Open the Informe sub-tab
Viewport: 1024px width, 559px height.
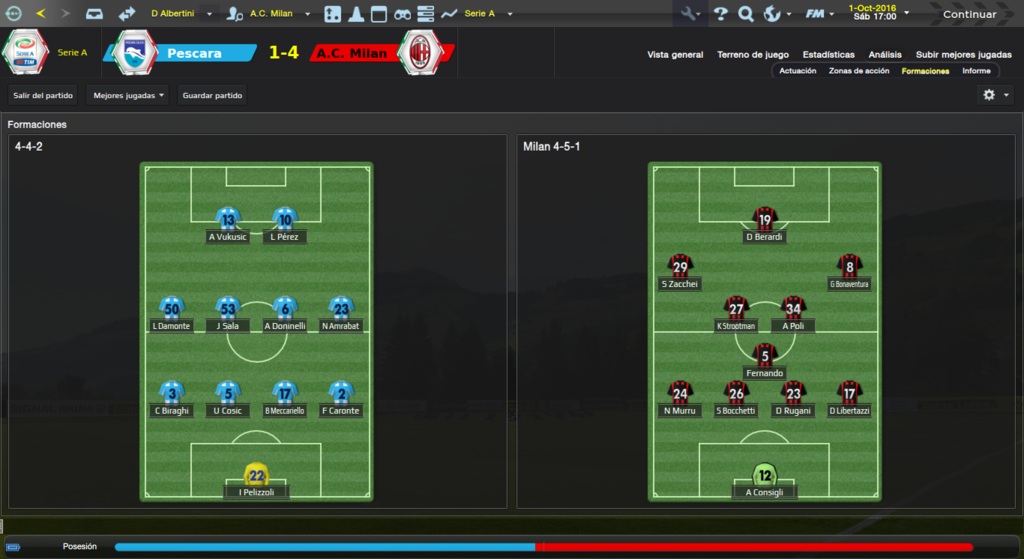pyautogui.click(x=976, y=71)
